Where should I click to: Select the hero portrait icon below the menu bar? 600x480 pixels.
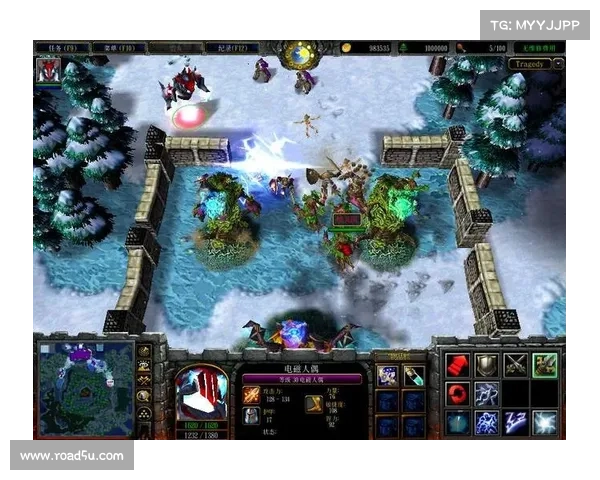pyautogui.click(x=47, y=70)
